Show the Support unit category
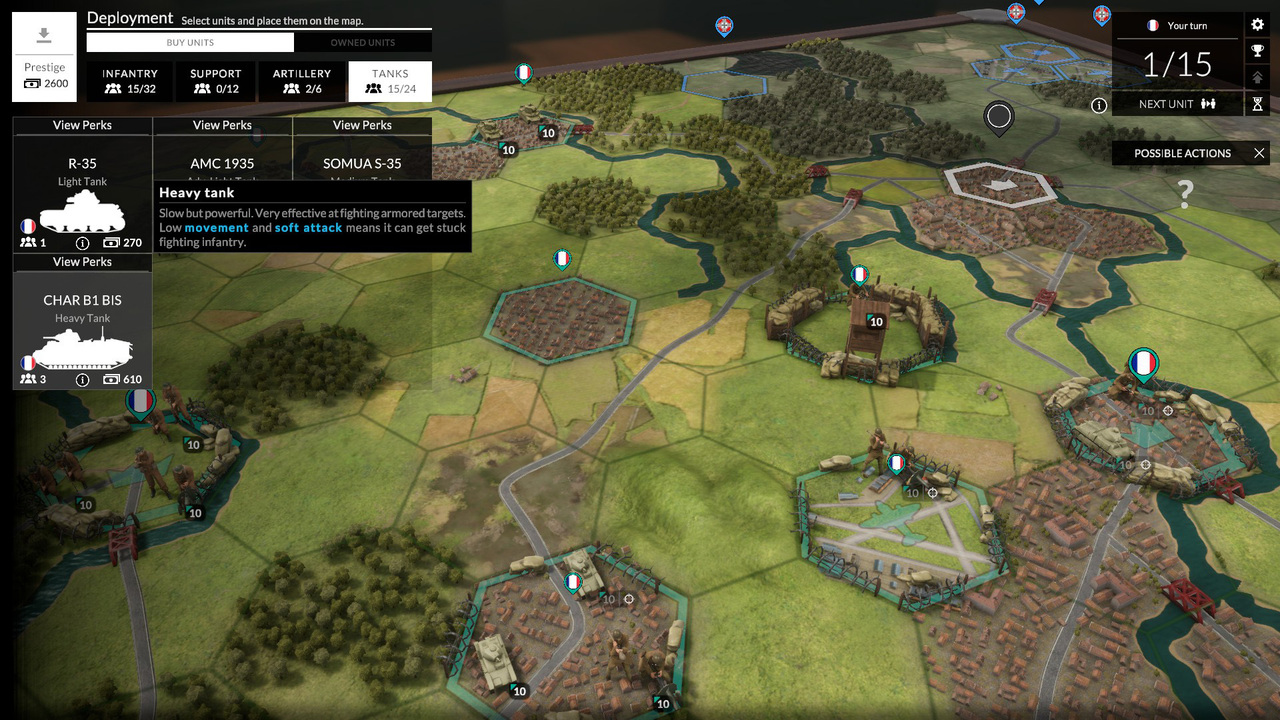The image size is (1280, 720). pyautogui.click(x=216, y=81)
